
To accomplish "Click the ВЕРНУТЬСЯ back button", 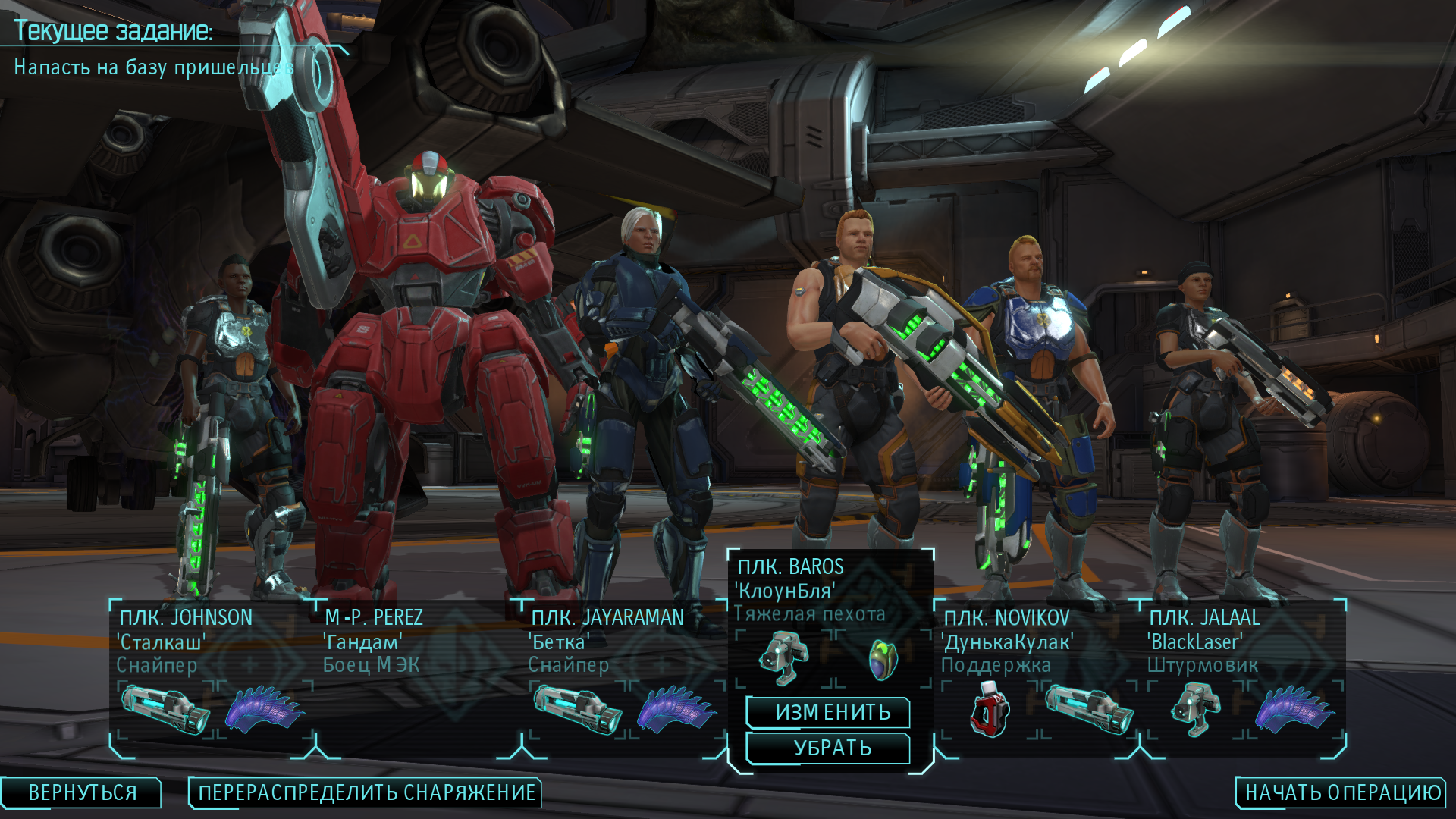I will (x=82, y=793).
